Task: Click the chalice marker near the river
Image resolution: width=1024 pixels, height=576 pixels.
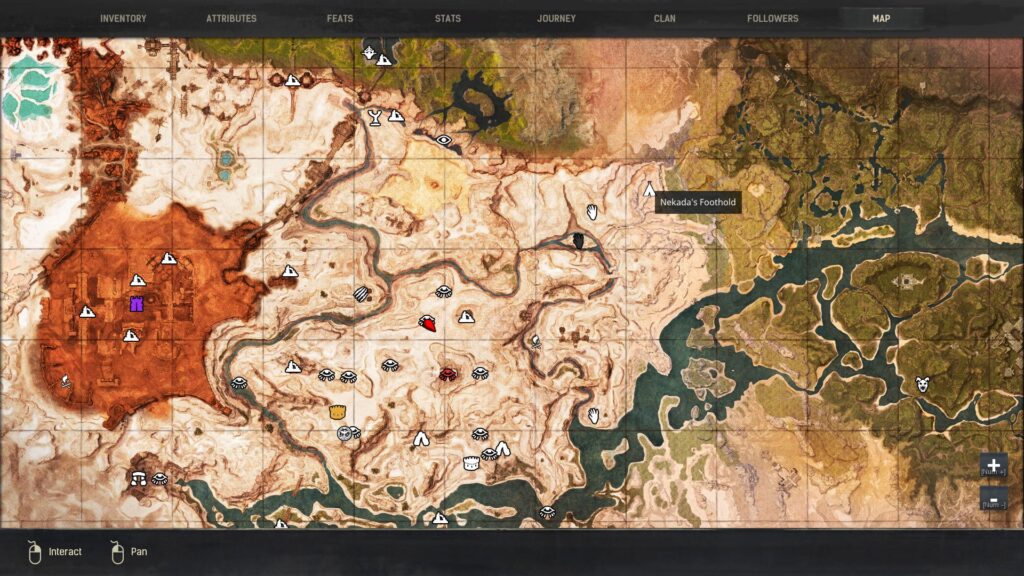Action: pos(375,117)
